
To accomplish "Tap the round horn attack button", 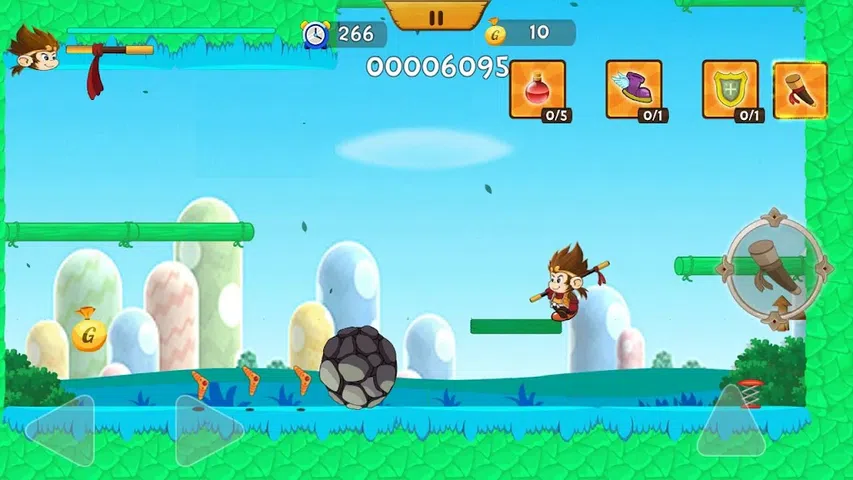I will pos(777,267).
